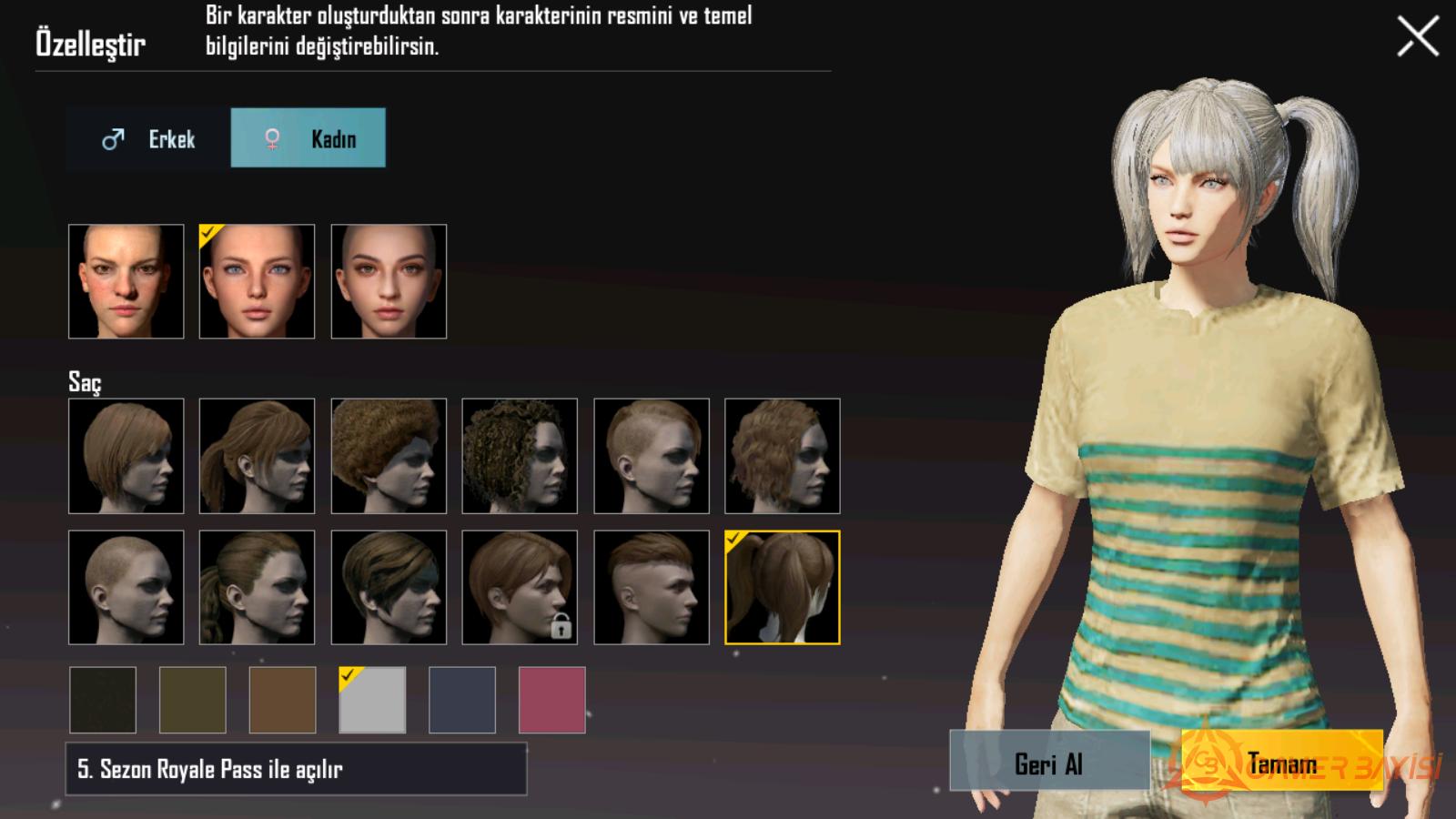Choose the pink hair color swatch
The width and height of the screenshot is (1456, 819).
tap(552, 700)
